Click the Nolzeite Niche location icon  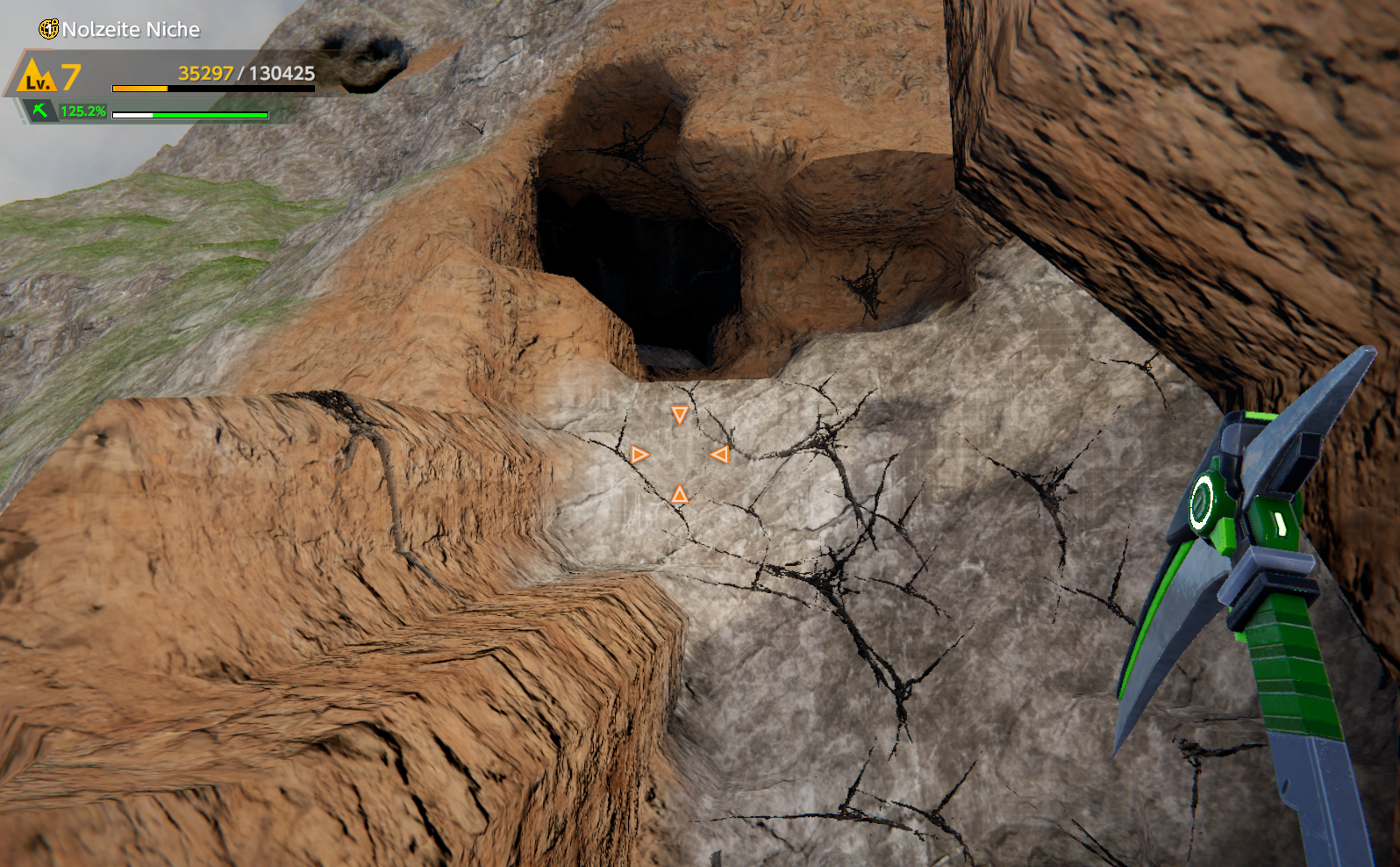point(49,29)
